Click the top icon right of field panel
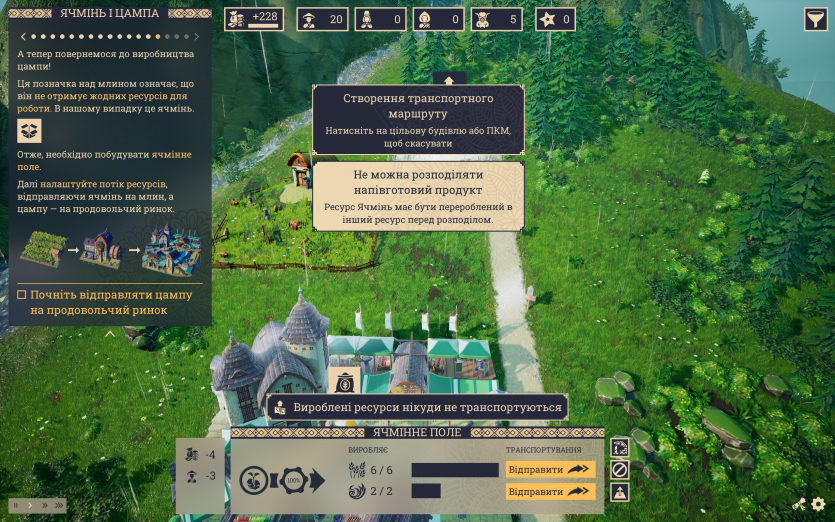835x522 pixels. point(620,447)
